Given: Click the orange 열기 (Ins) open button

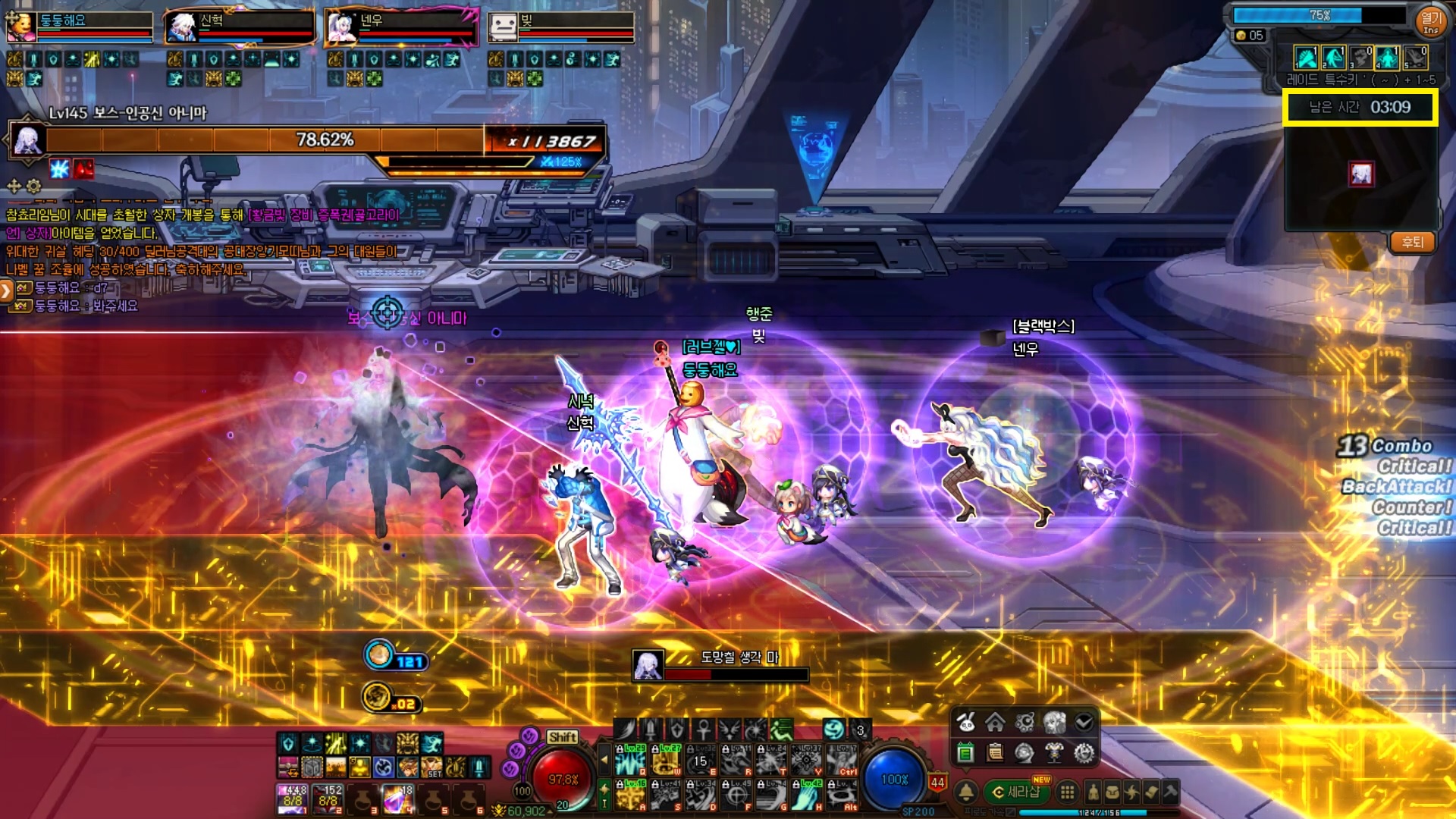Looking at the screenshot, I should (x=1430, y=21).
